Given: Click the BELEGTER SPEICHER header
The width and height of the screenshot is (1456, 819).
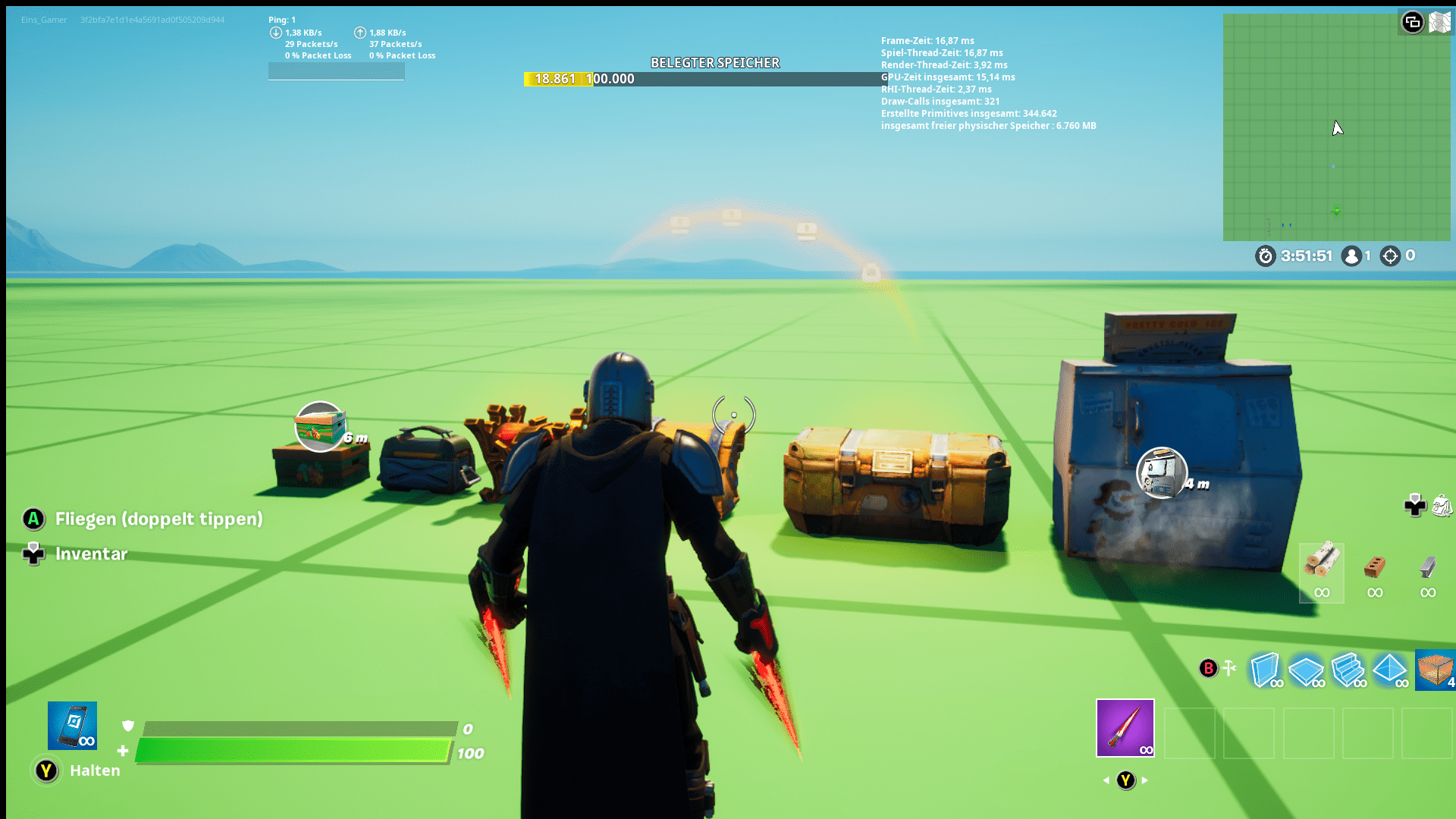Looking at the screenshot, I should point(716,63).
